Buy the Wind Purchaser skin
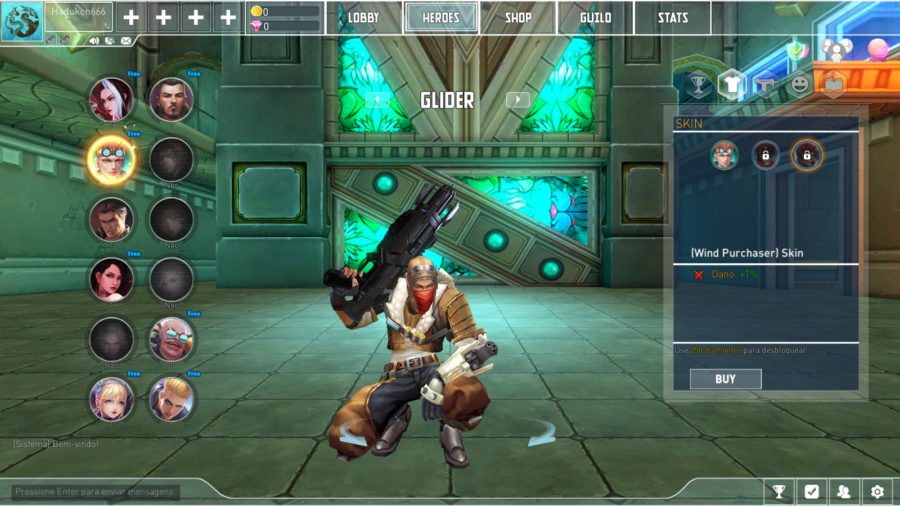 point(725,379)
